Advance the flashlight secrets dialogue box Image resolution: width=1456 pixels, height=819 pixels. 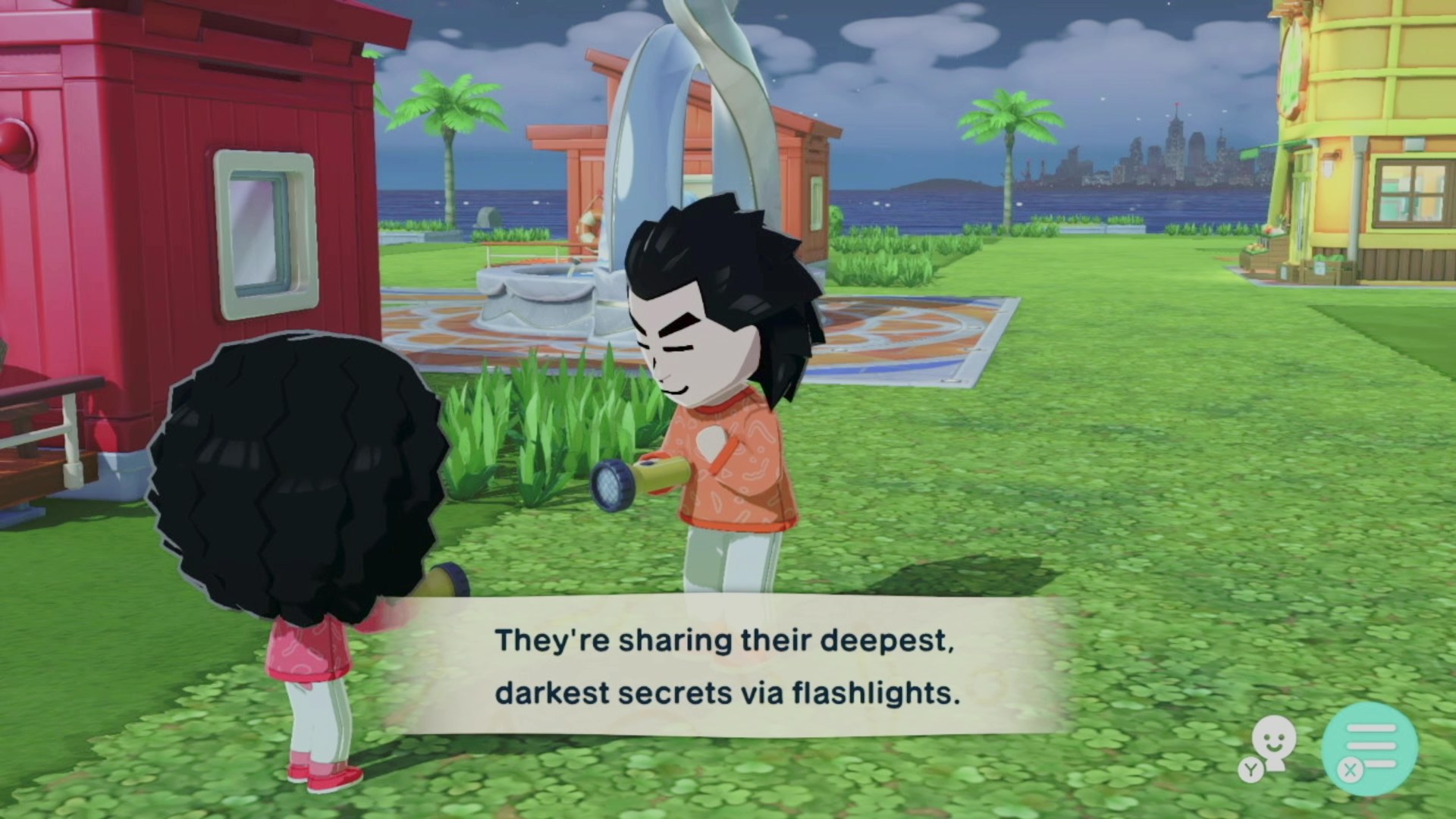coord(726,666)
